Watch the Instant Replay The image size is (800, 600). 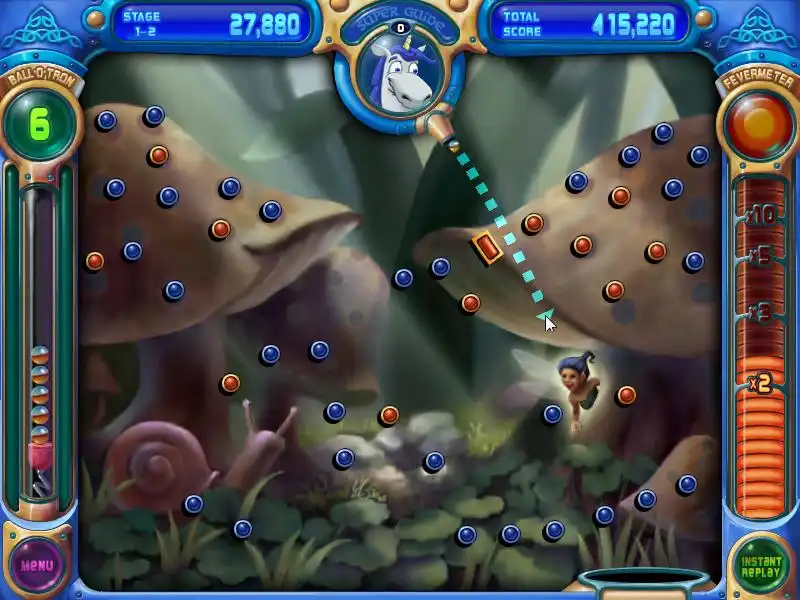pyautogui.click(x=762, y=564)
